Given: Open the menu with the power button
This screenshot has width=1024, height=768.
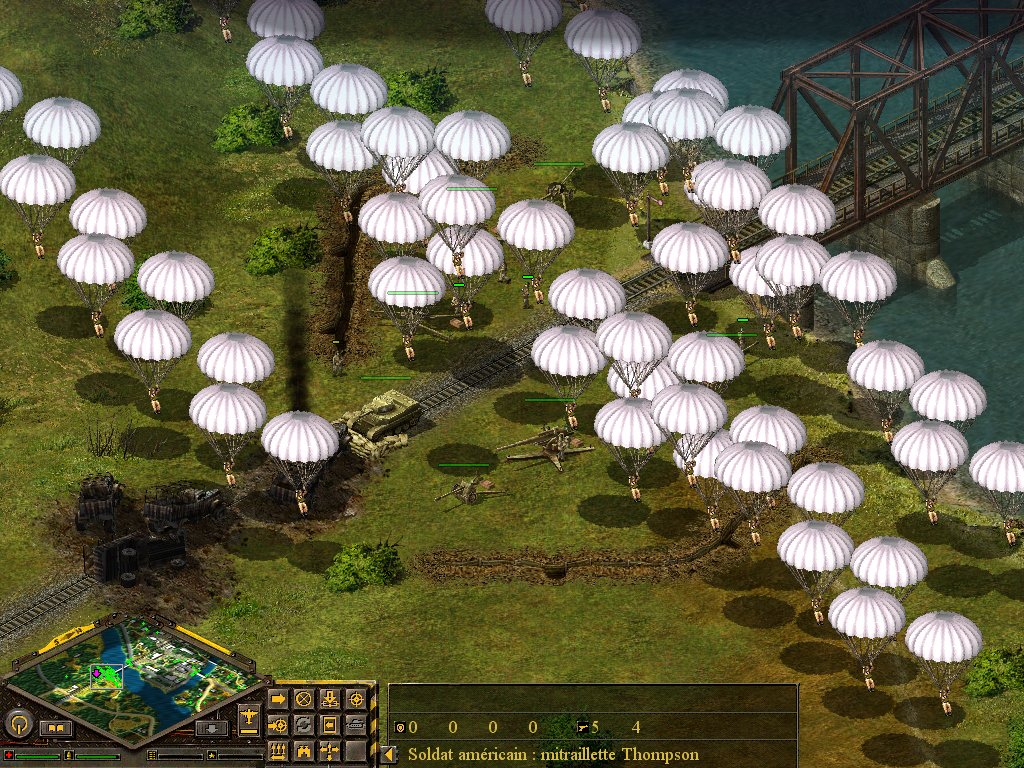Looking at the screenshot, I should [x=19, y=723].
